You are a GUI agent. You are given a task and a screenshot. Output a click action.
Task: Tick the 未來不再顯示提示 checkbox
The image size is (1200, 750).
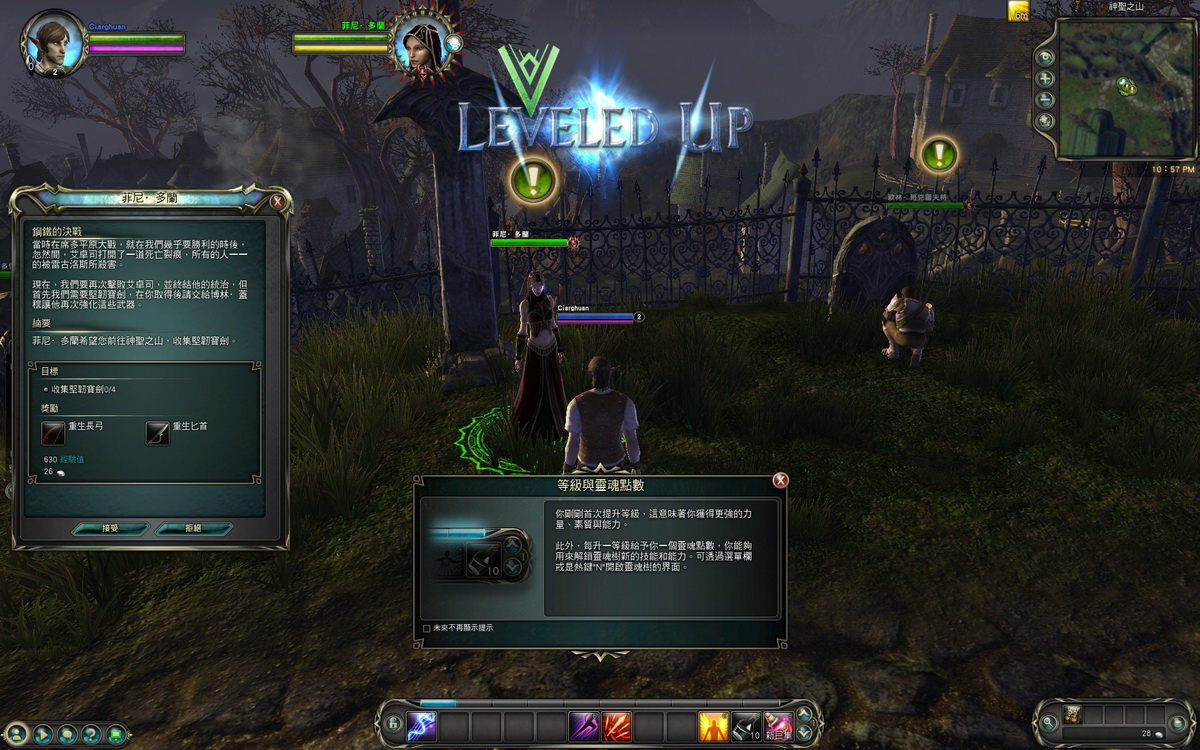[427, 628]
